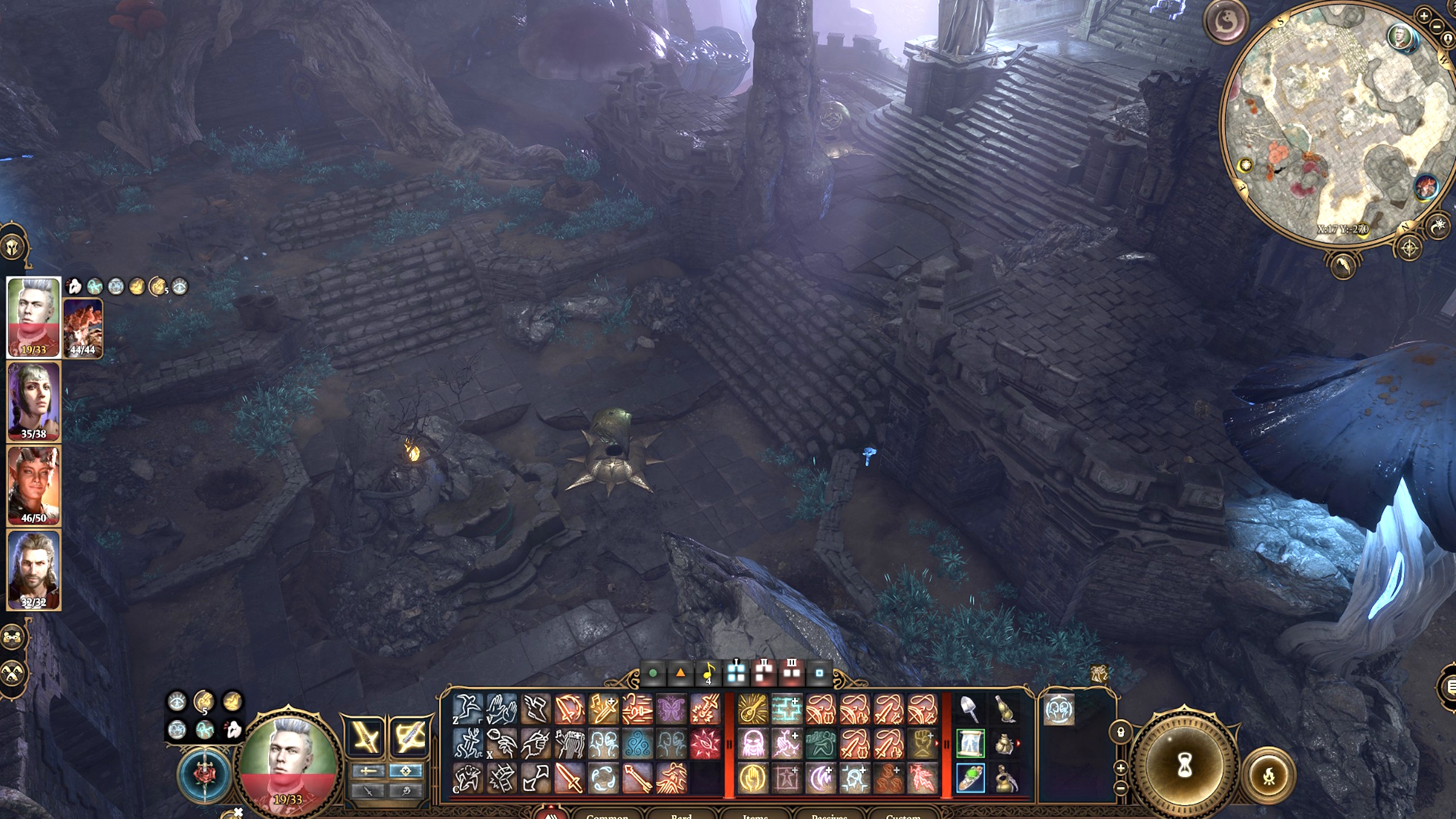This screenshot has width=1456, height=819.
Task: Show the Passives hotbar tab
Action: pyautogui.click(x=829, y=816)
